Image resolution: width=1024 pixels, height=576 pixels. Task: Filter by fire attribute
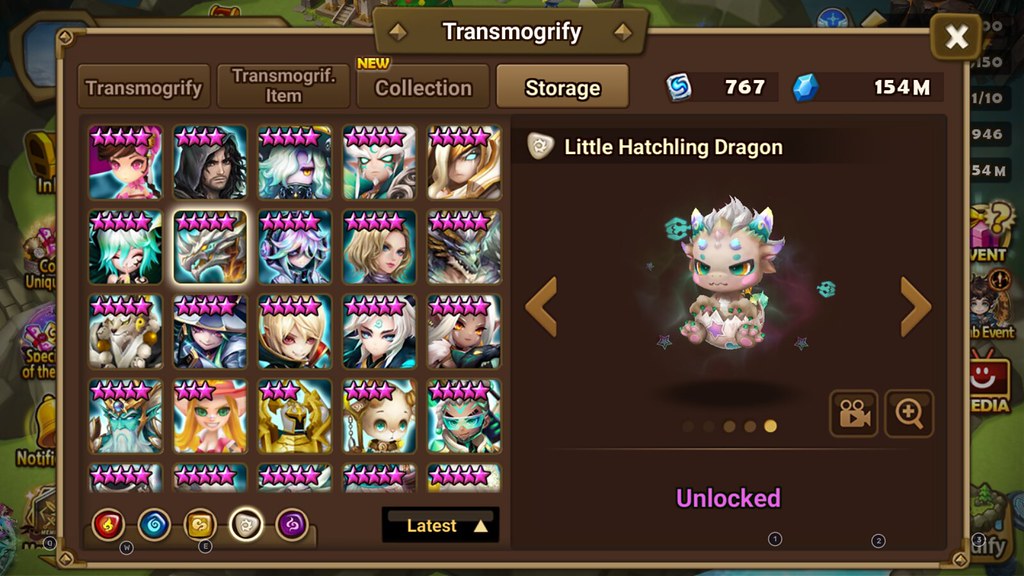pyautogui.click(x=108, y=524)
